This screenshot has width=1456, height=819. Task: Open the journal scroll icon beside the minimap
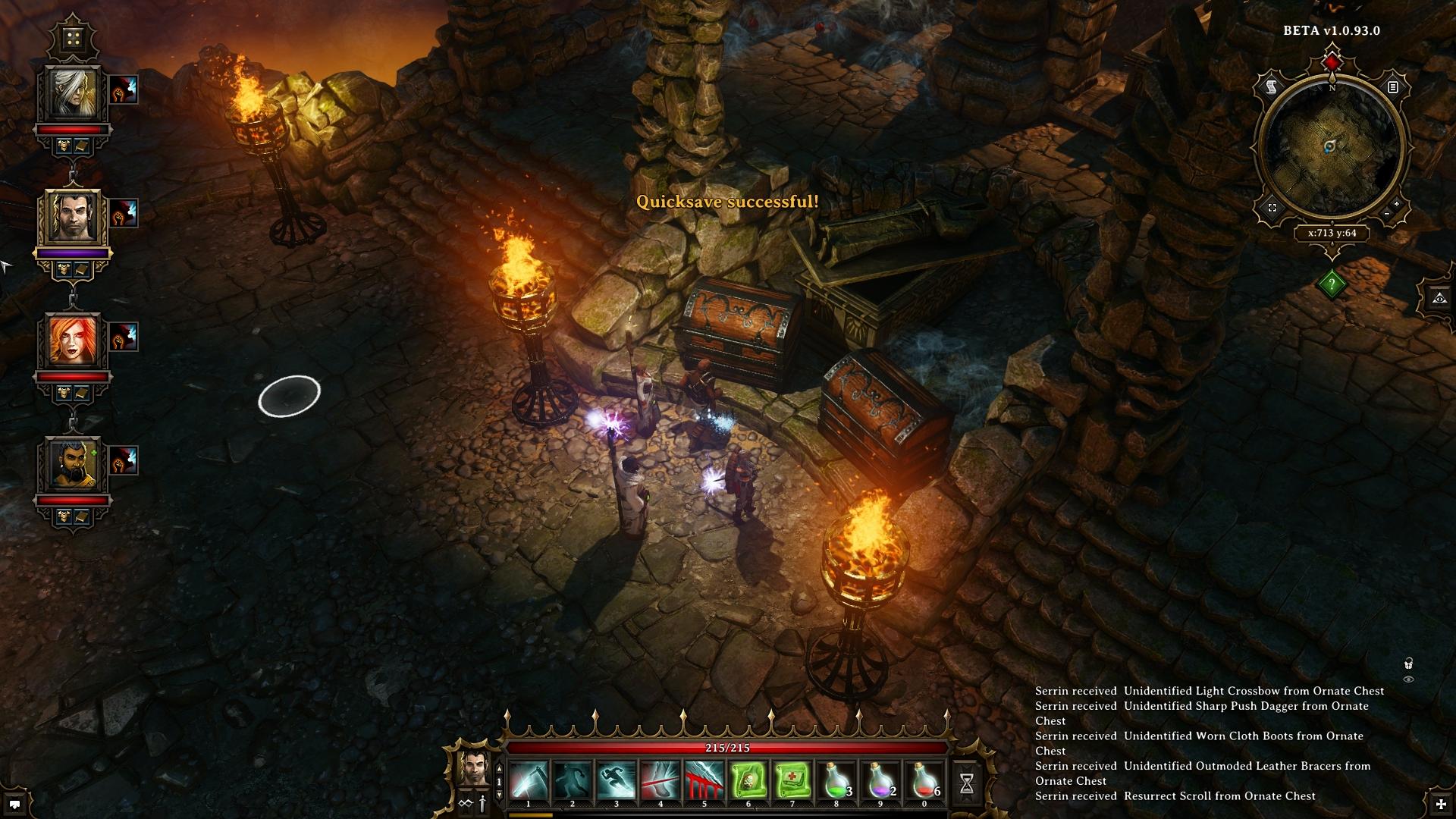(1271, 88)
